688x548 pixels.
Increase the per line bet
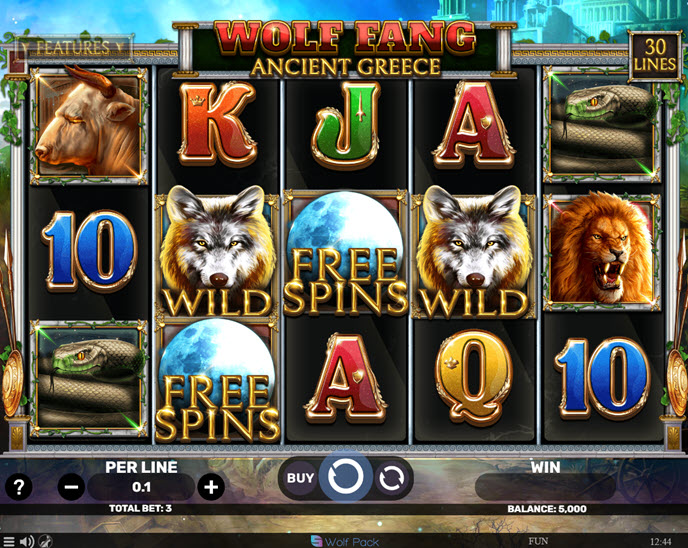[x=210, y=488]
